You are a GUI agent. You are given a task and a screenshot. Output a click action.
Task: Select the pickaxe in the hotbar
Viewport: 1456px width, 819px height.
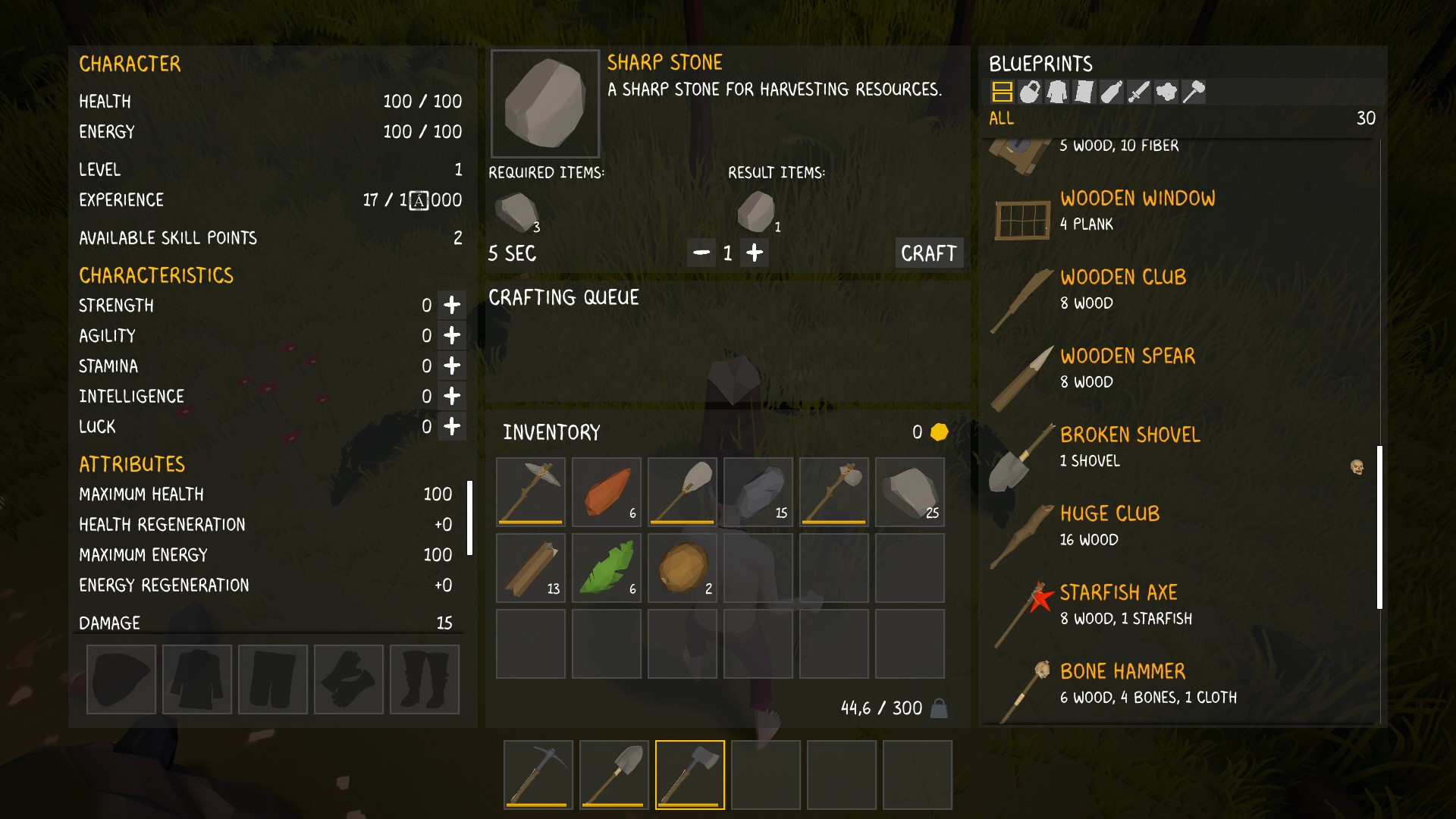click(x=538, y=774)
